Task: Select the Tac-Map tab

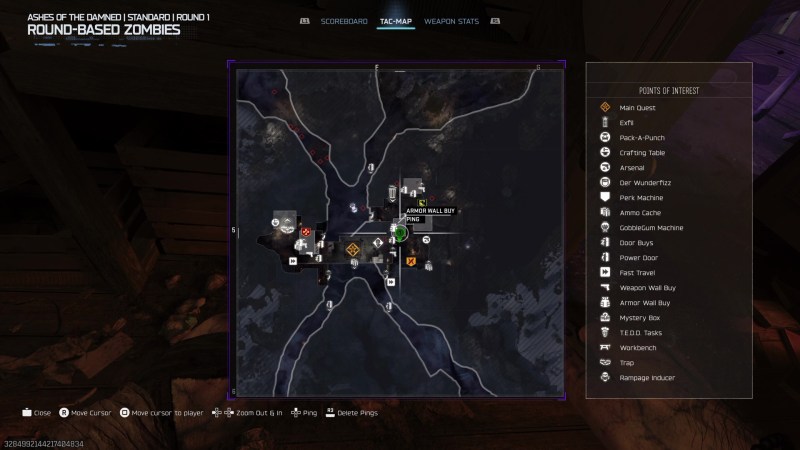Action: (396, 20)
